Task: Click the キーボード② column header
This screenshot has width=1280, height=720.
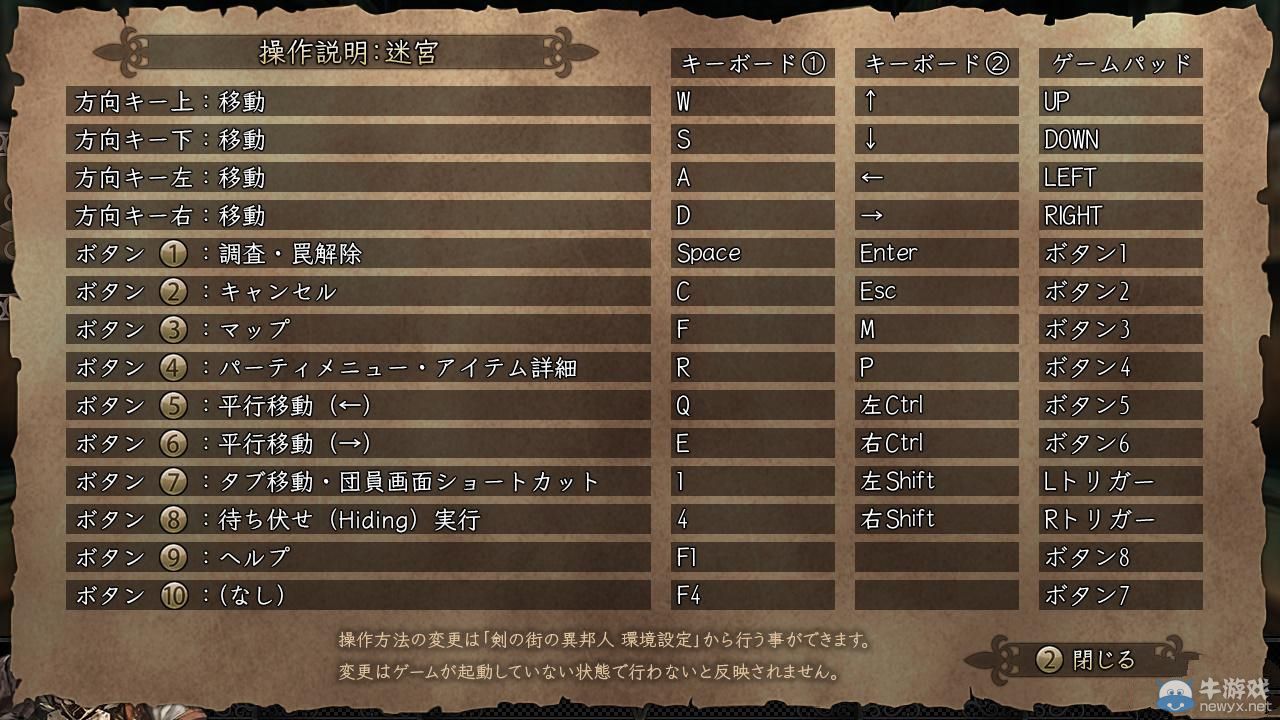Action: click(x=936, y=63)
